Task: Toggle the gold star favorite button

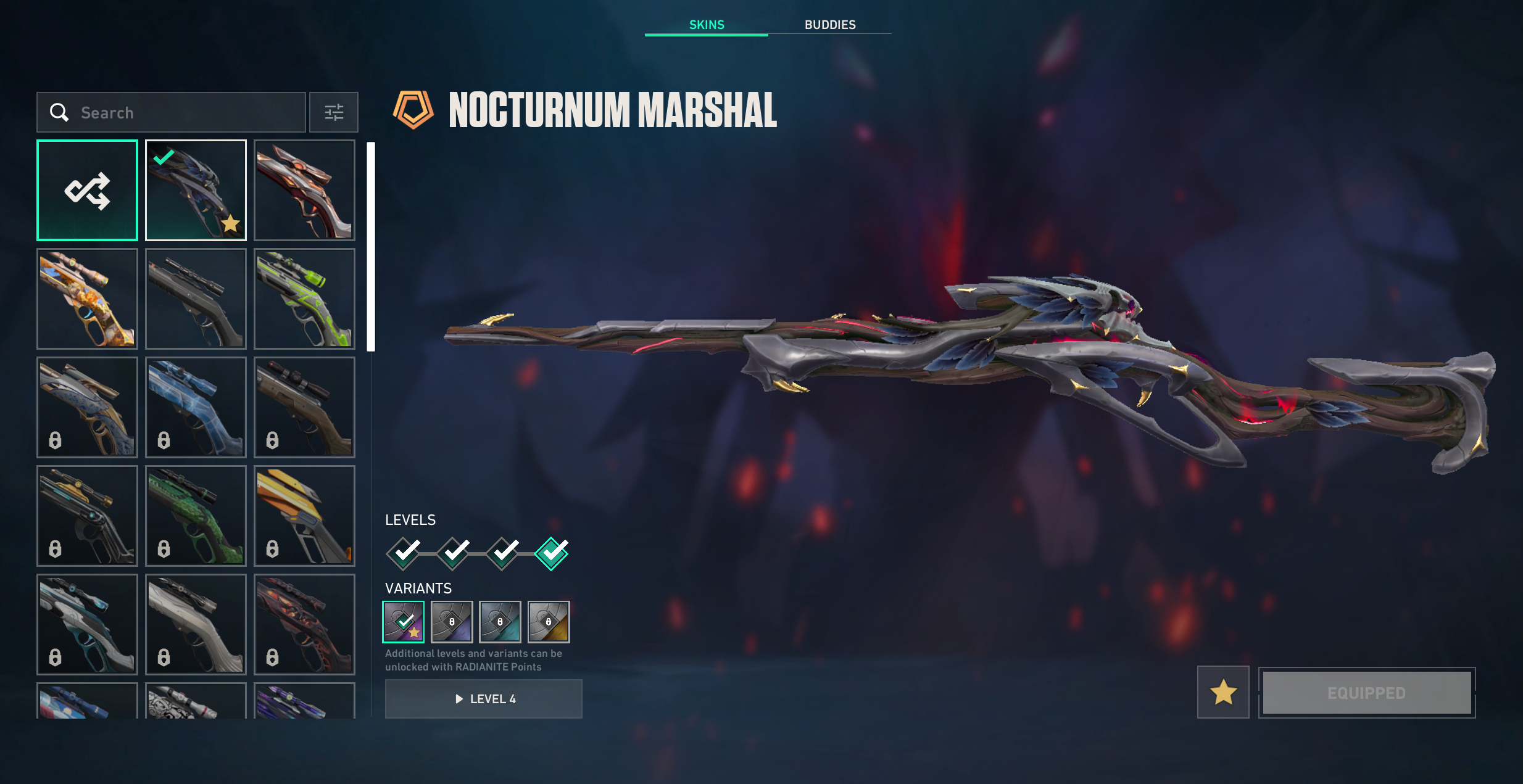Action: tap(1222, 692)
